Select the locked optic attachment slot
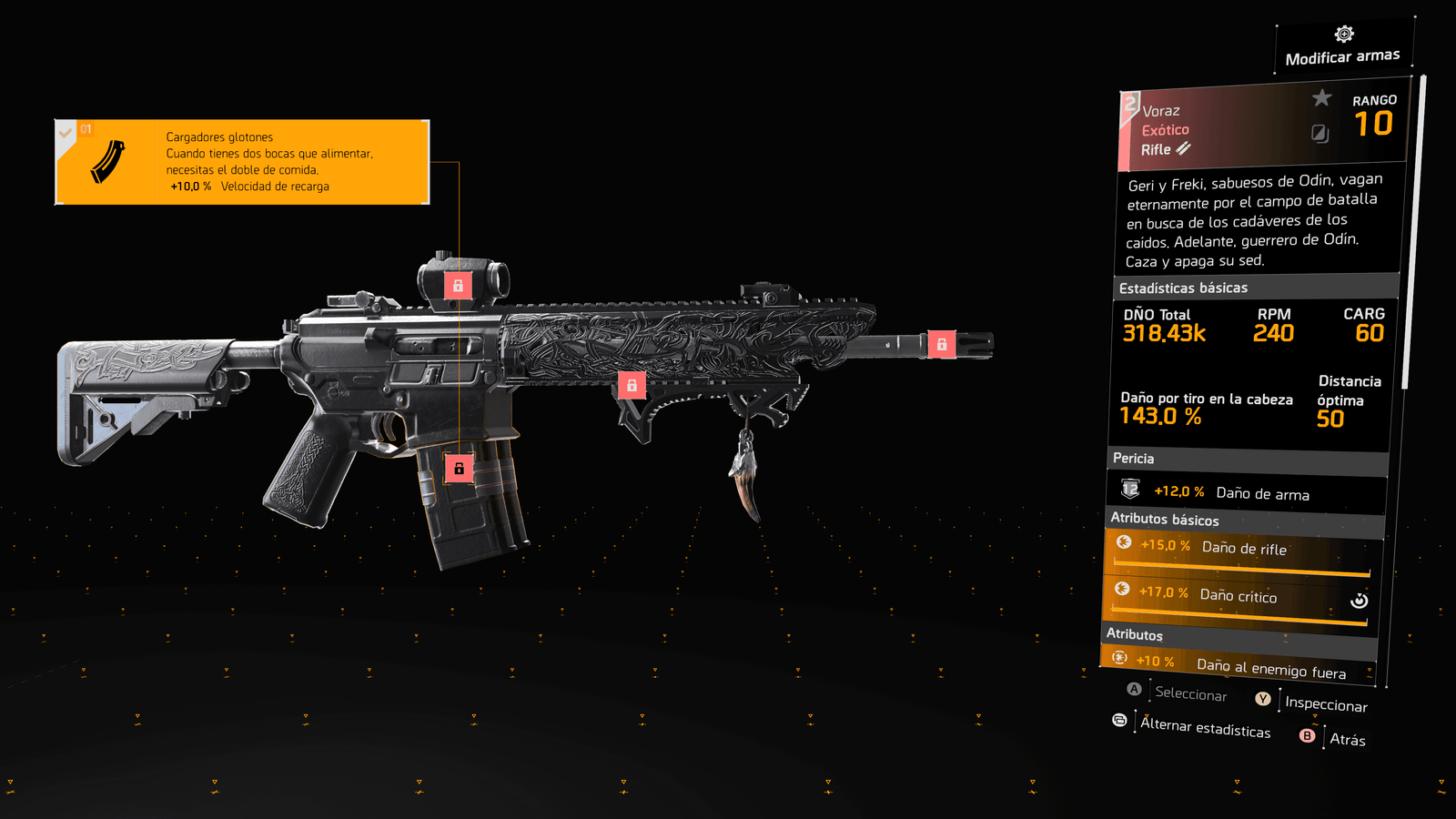The width and height of the screenshot is (1456, 819). [x=458, y=286]
